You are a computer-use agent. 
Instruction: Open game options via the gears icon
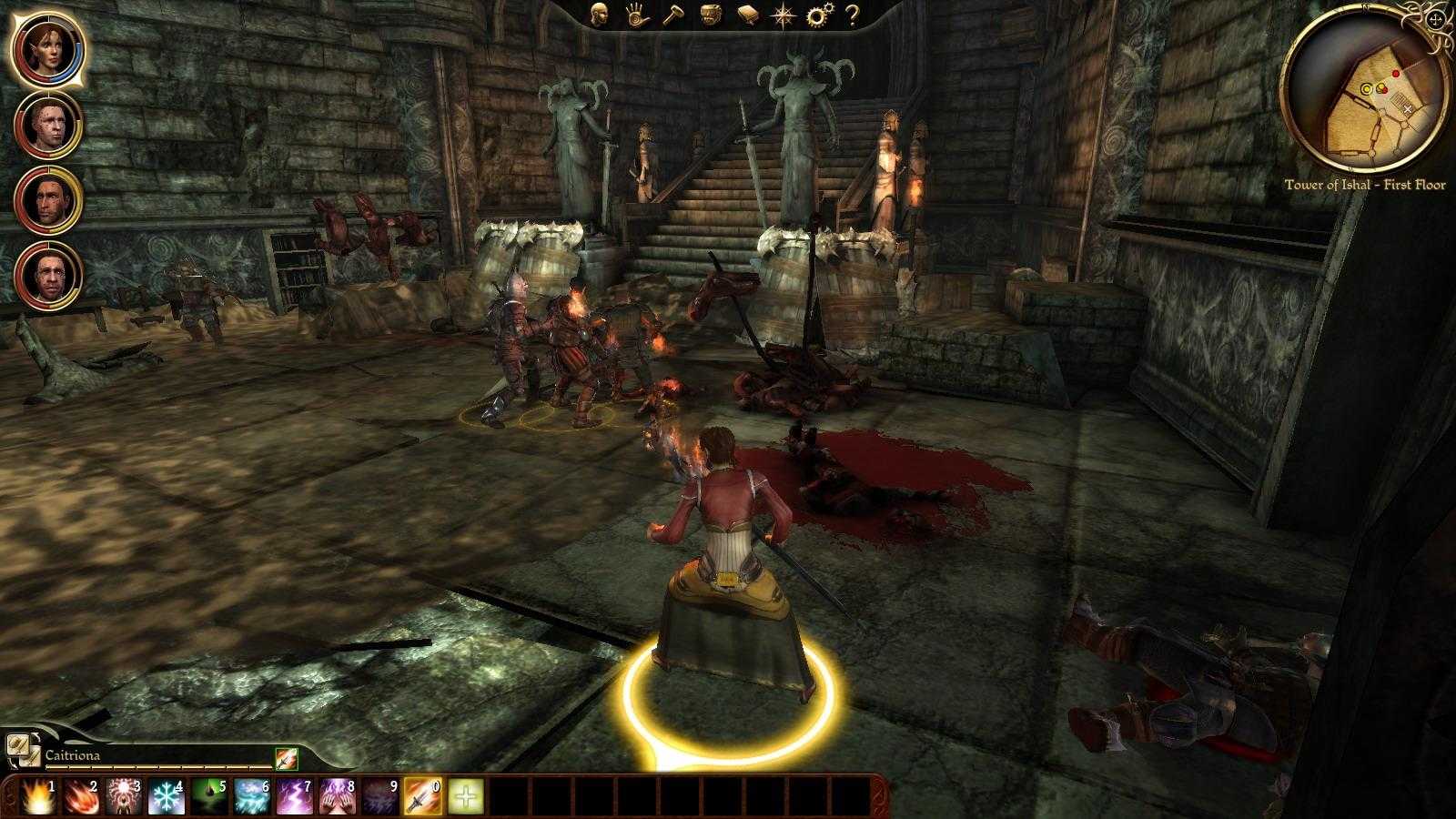pos(820,15)
